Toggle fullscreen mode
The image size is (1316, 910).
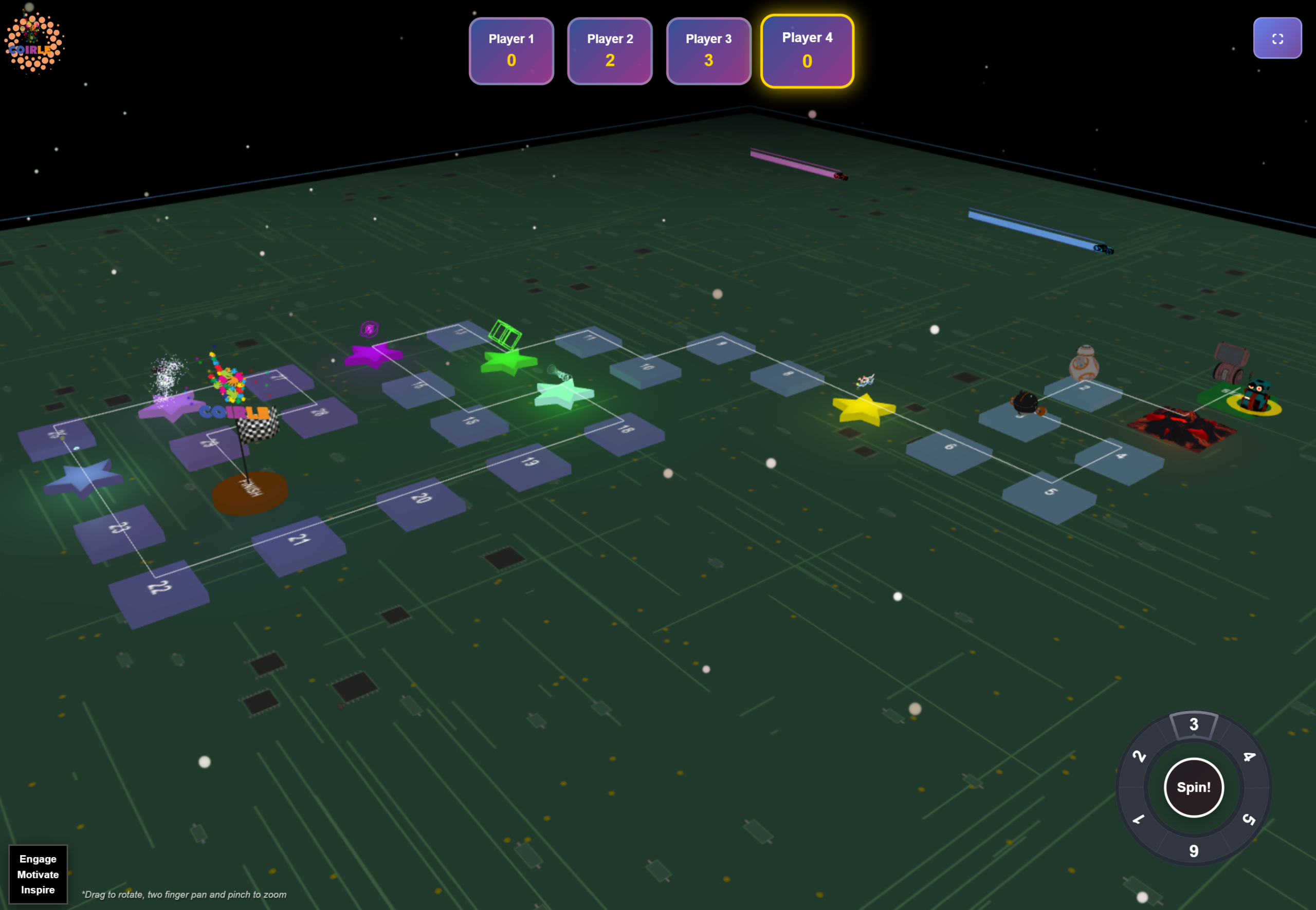1276,38
